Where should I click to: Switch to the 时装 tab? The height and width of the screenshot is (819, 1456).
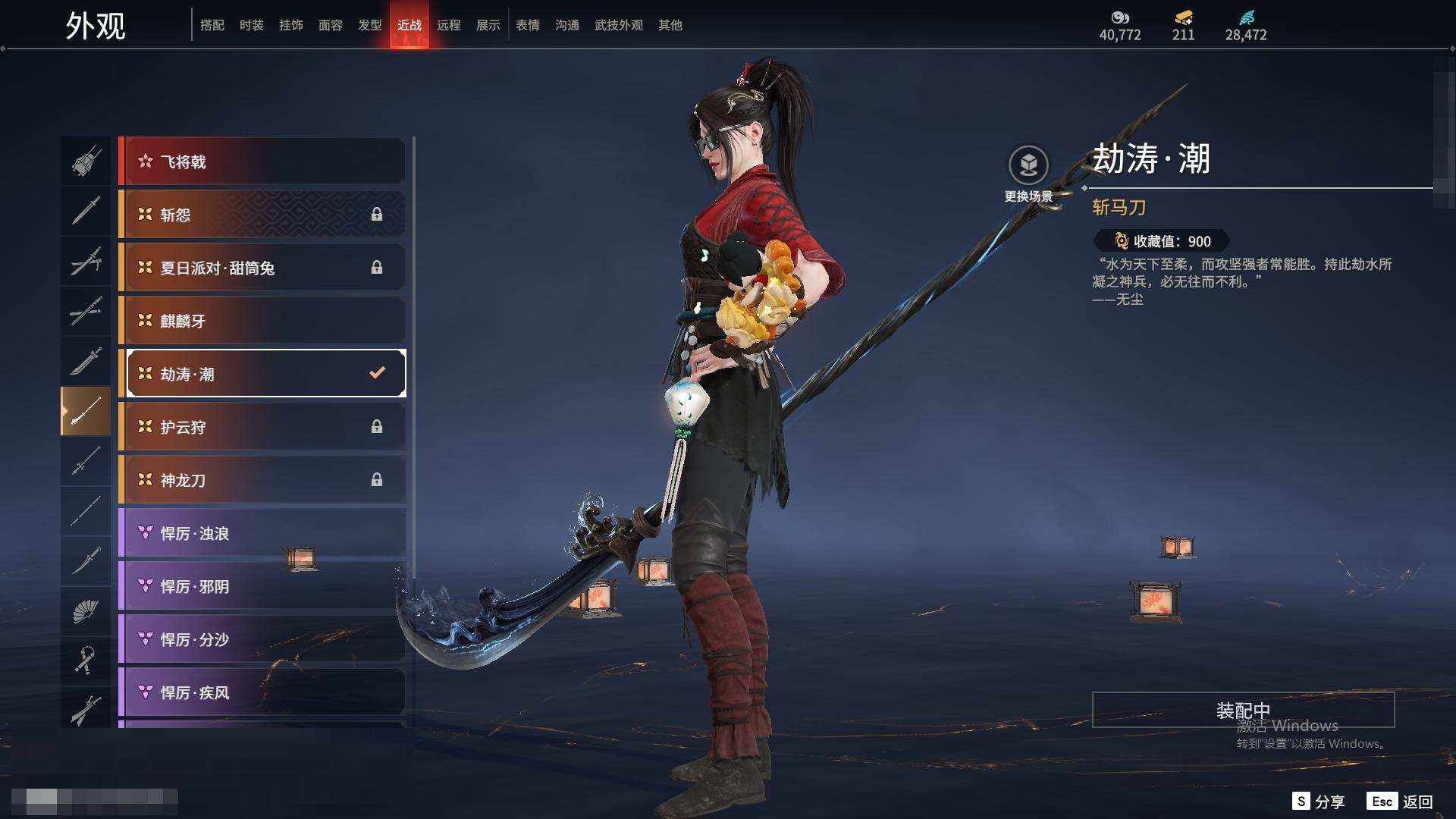click(251, 25)
